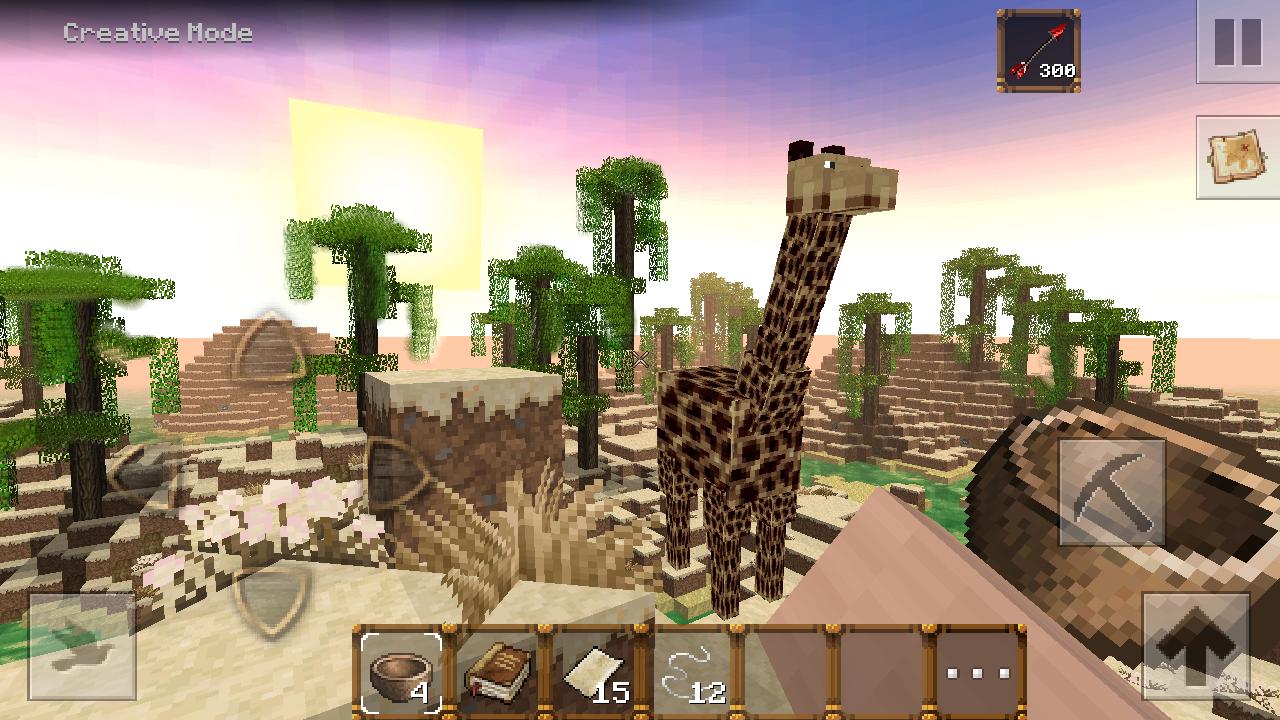Tap the pickaxe mining button
The height and width of the screenshot is (720, 1280).
(1111, 492)
